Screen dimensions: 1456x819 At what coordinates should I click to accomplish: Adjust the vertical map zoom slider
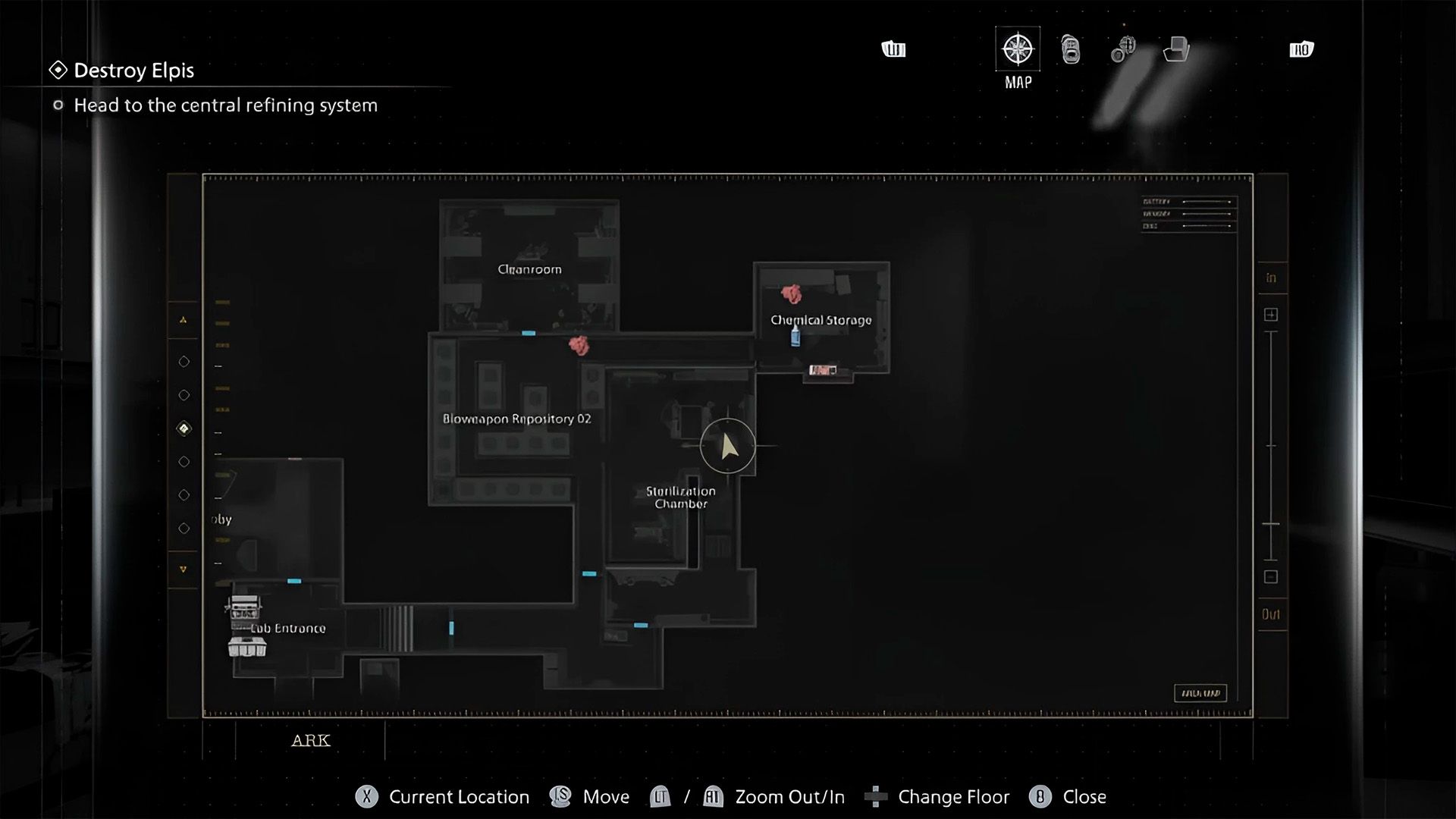[x=1271, y=523]
